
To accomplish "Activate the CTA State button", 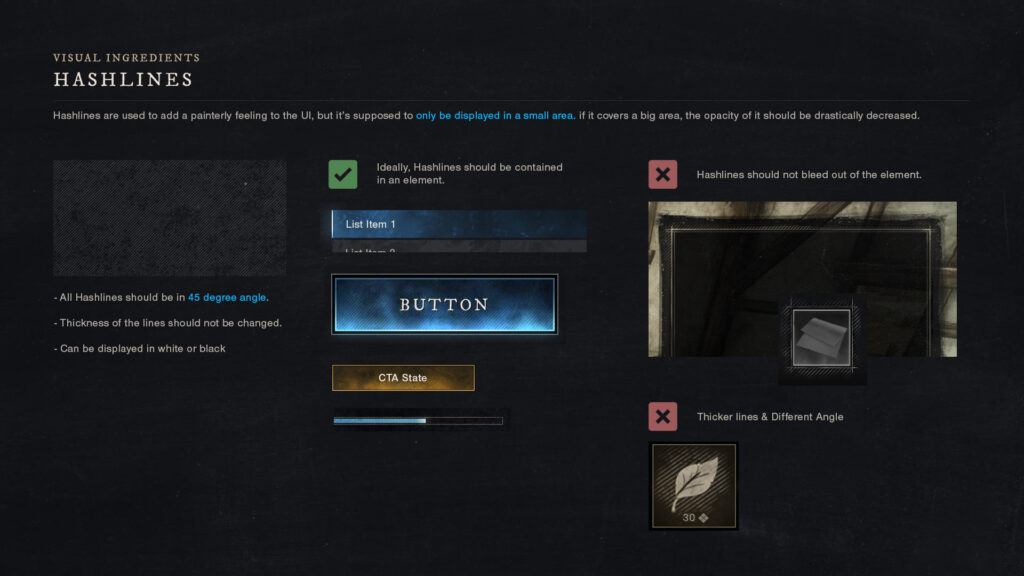I will click(403, 378).
